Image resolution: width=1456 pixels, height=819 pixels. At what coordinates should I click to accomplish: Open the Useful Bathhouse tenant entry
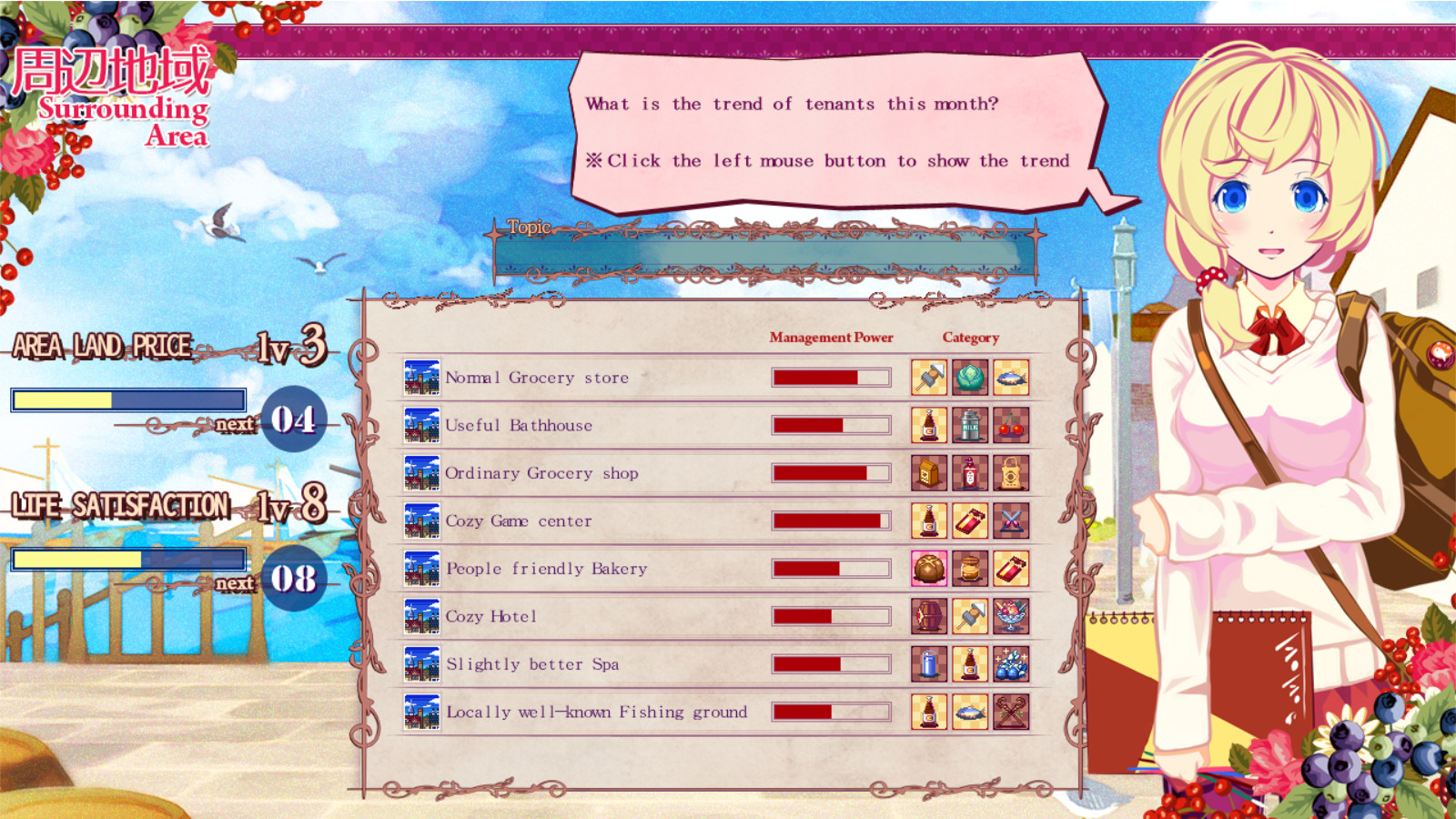[x=519, y=425]
